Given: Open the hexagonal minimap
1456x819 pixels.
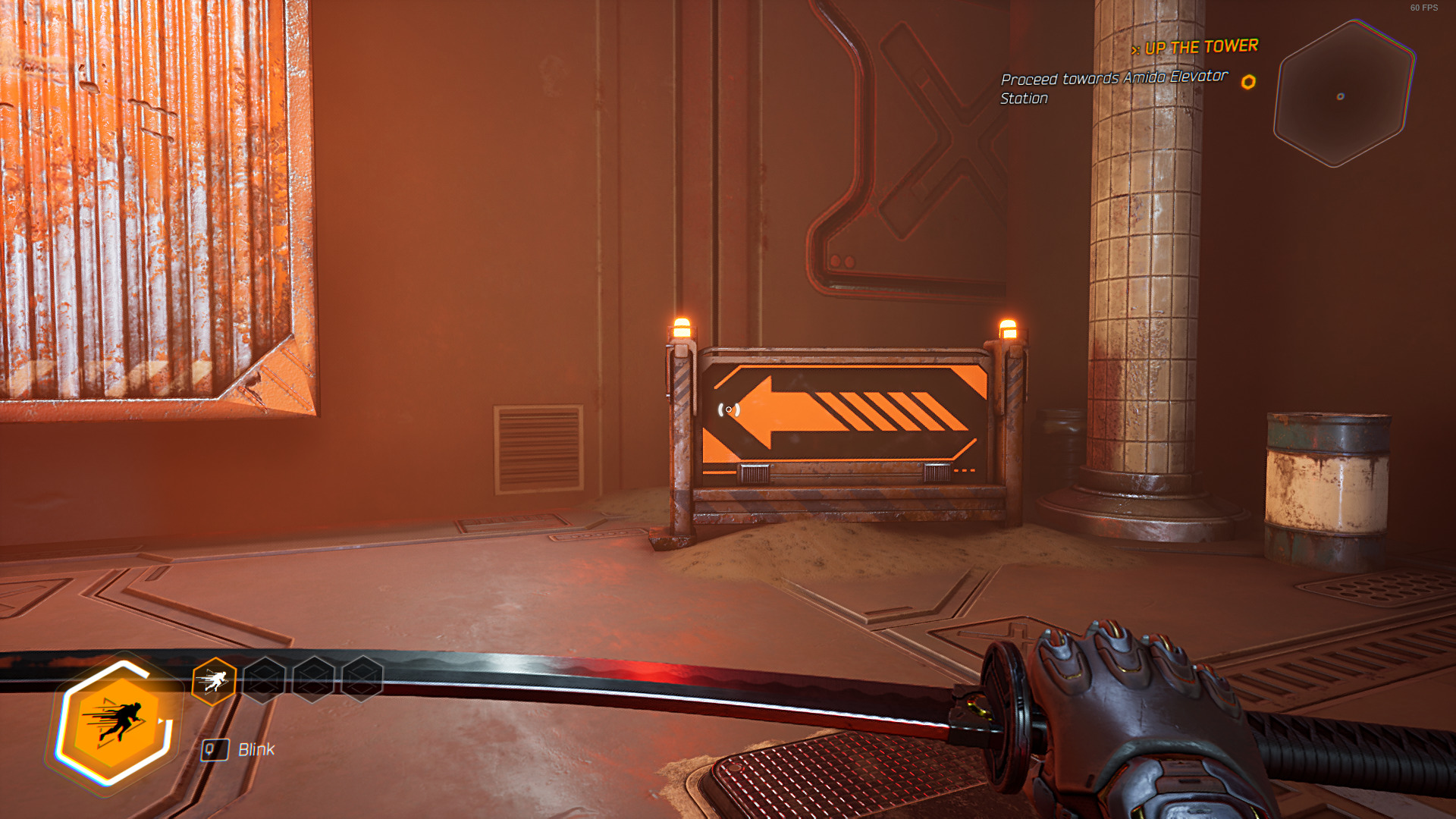Looking at the screenshot, I should [x=1343, y=94].
